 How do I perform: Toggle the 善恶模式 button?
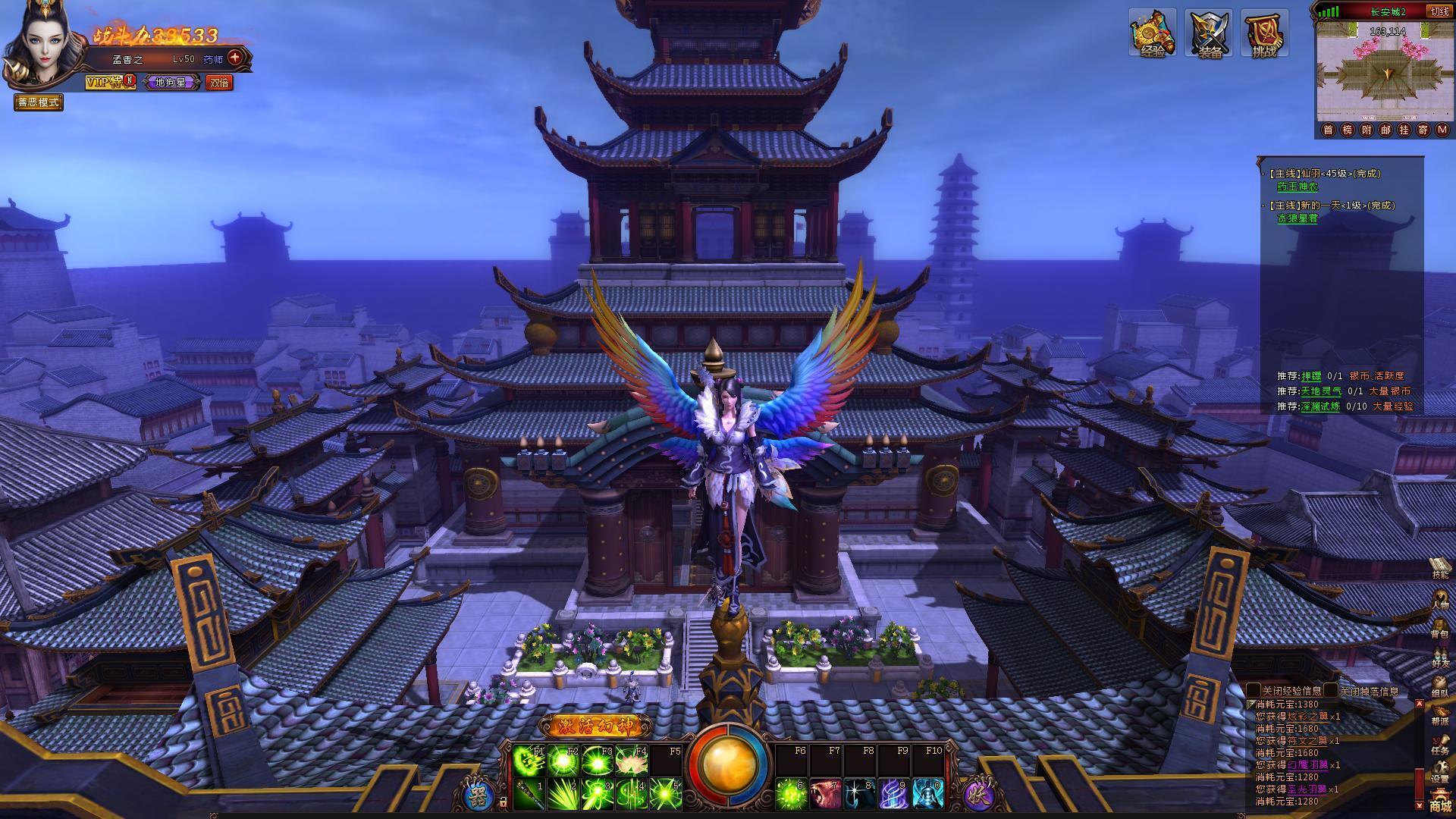pos(39,102)
